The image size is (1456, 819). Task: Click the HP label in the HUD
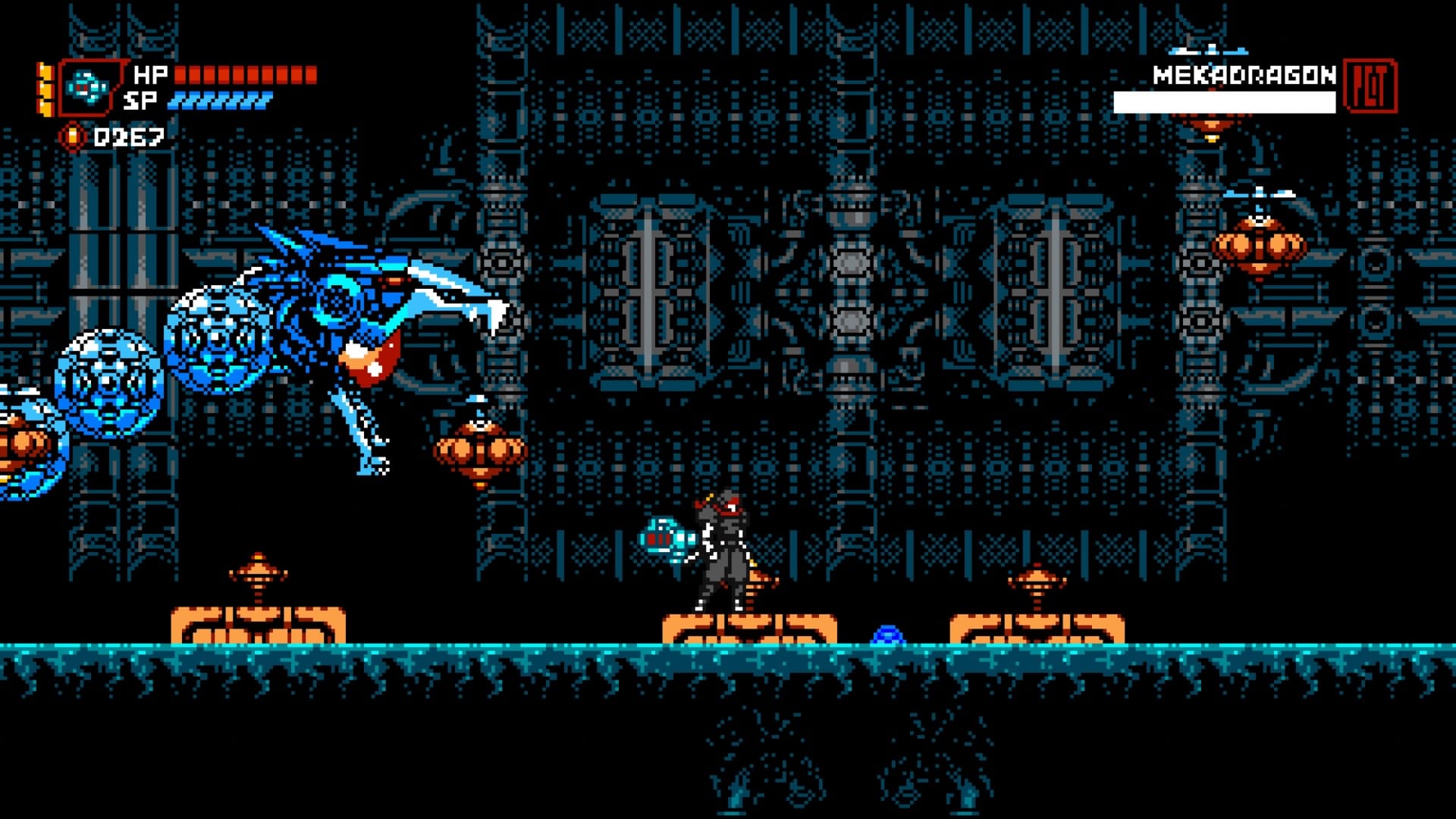[x=149, y=74]
